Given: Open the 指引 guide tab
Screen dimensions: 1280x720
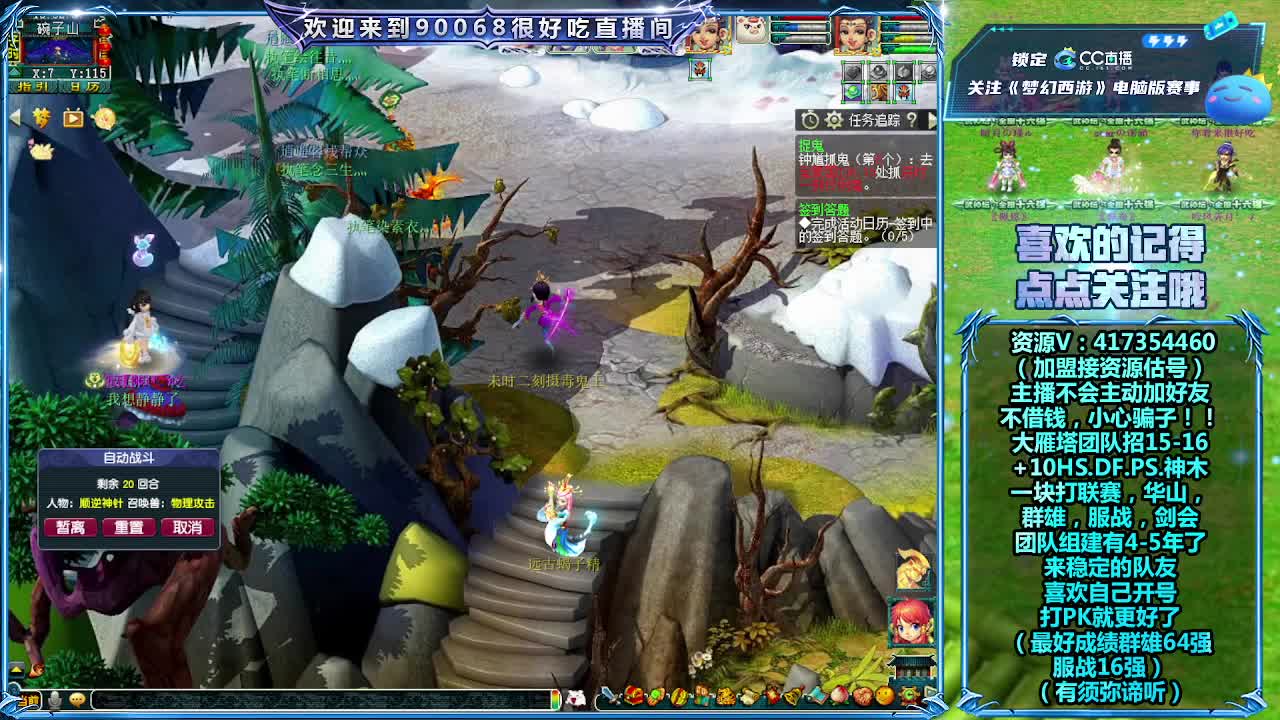Looking at the screenshot, I should pos(33,87).
